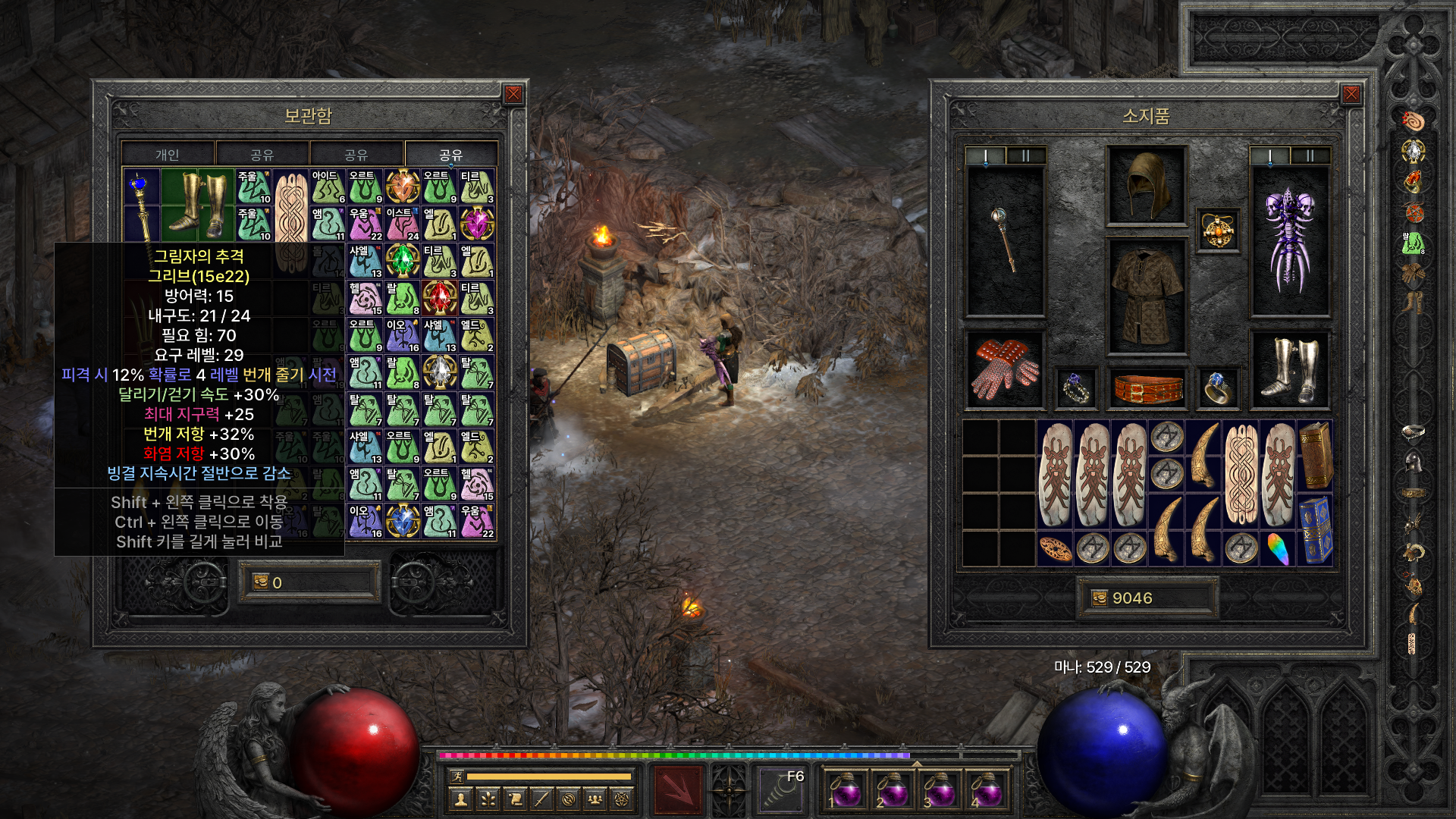
Task: Click the equipped red belt
Action: [1147, 388]
